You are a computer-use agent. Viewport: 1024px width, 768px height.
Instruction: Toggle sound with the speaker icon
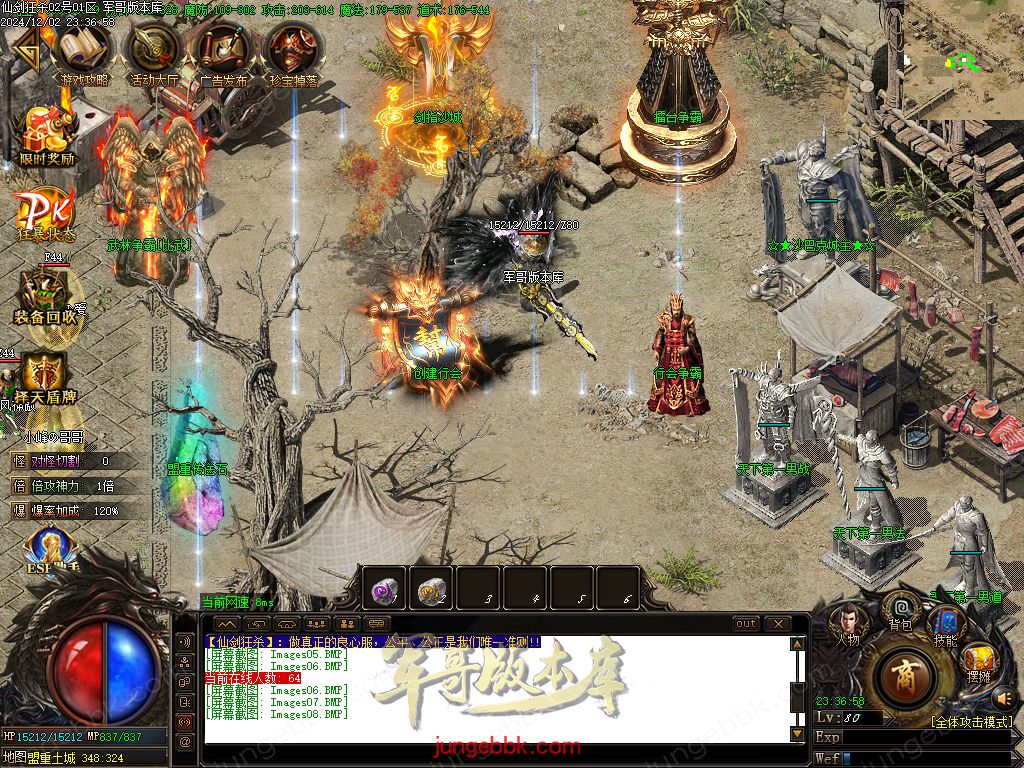click(1004, 697)
